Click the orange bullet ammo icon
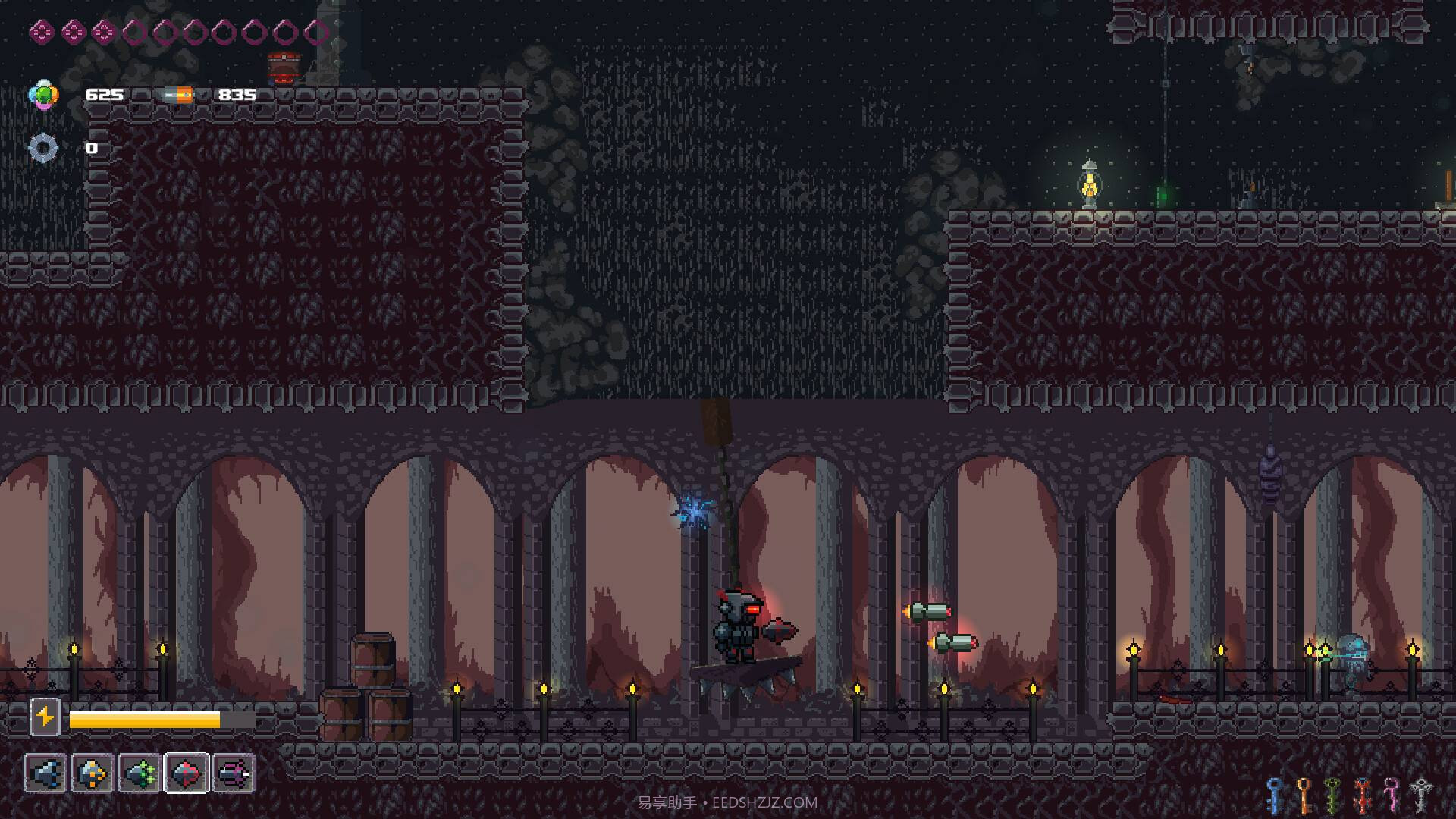The width and height of the screenshot is (1456, 819). [178, 95]
